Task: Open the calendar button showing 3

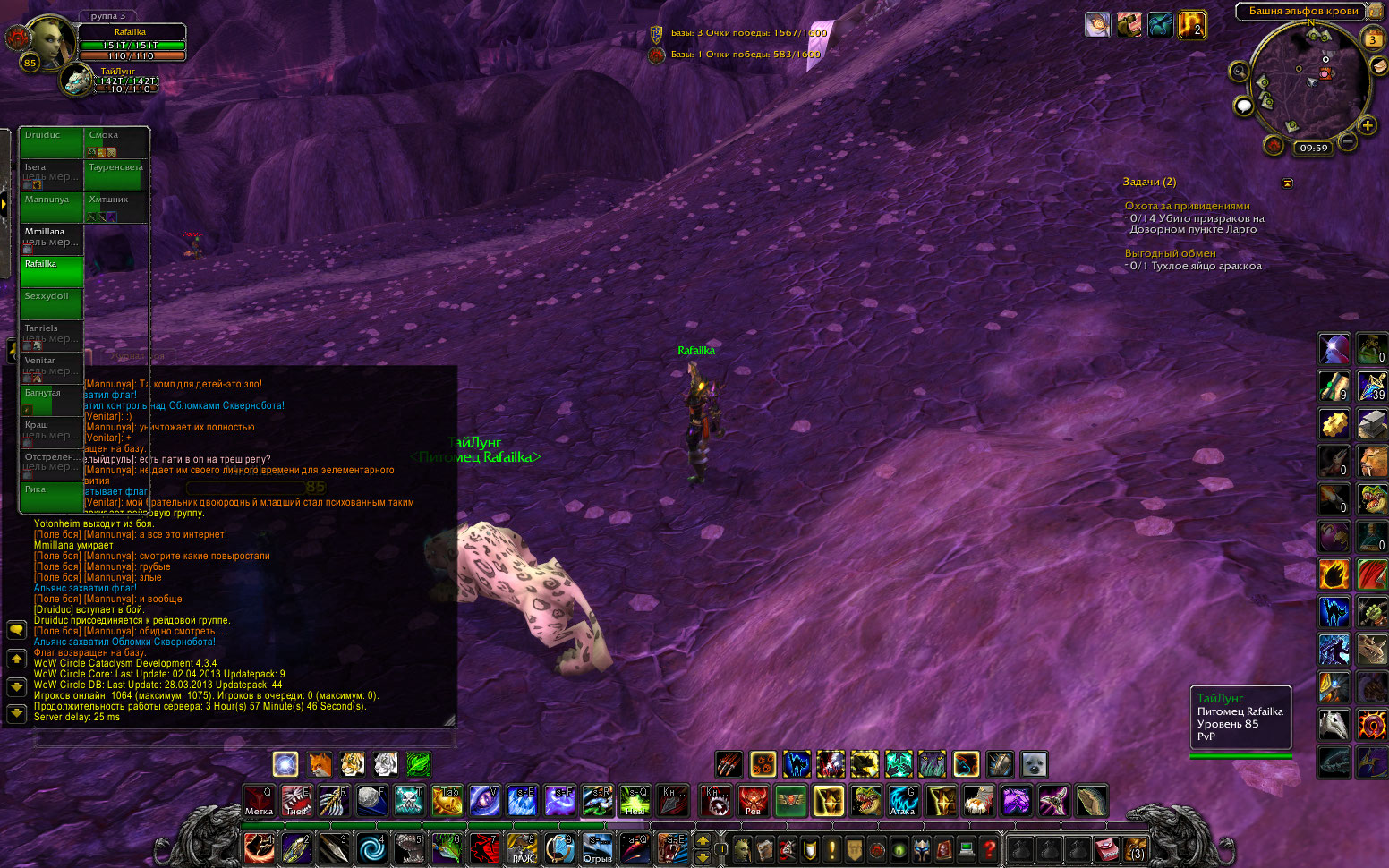Action: (x=1372, y=39)
